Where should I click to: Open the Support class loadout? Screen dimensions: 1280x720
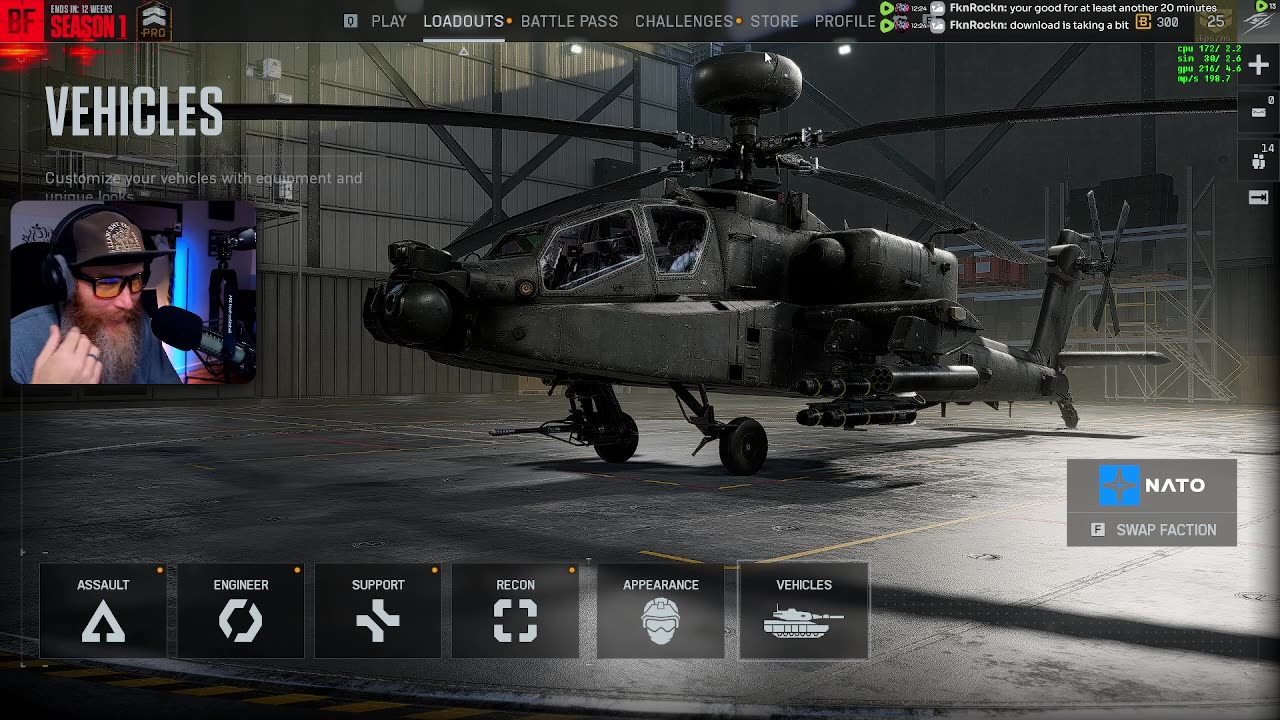pyautogui.click(x=378, y=611)
